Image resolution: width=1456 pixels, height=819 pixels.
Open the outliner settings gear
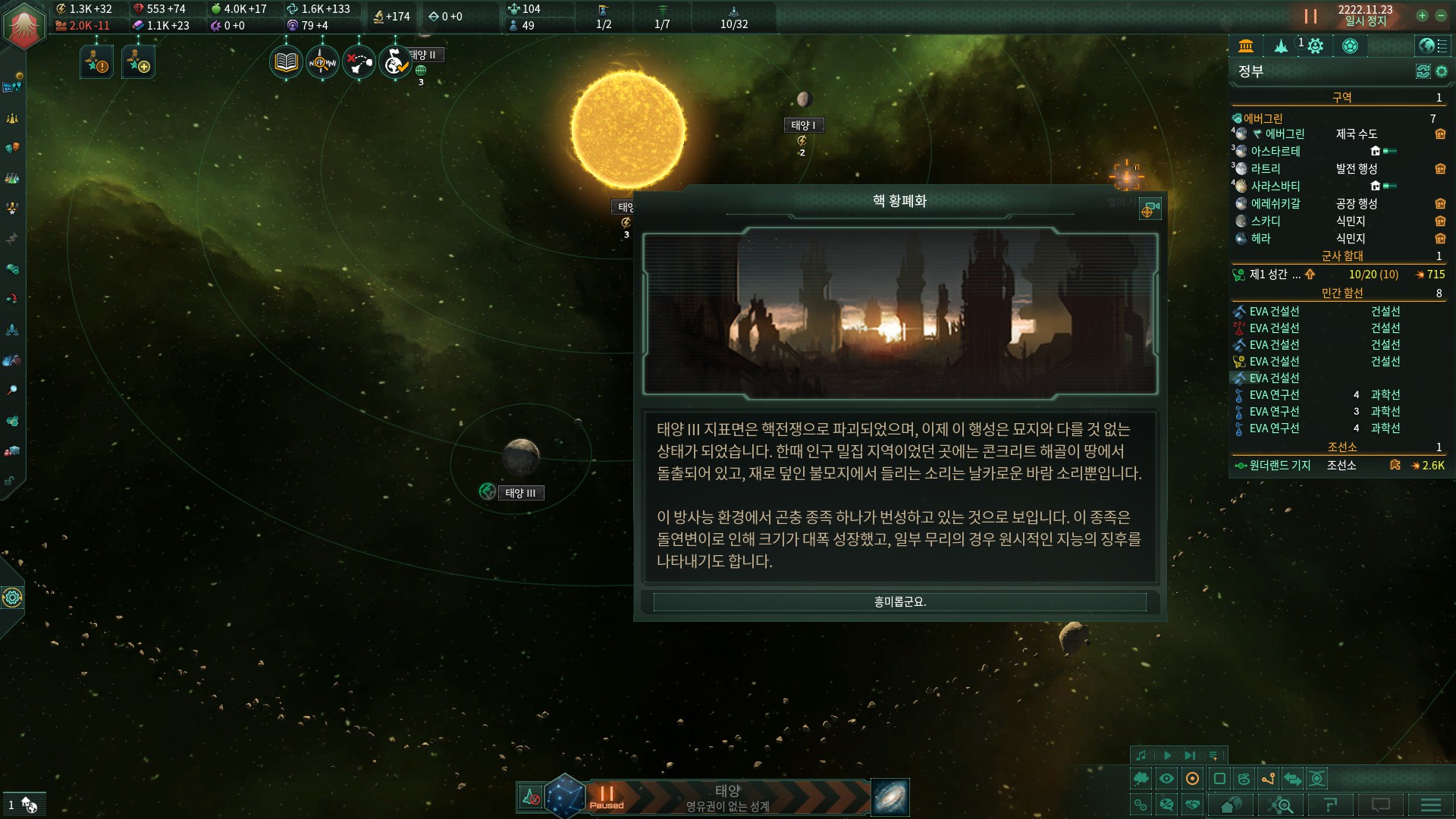pos(1442,71)
